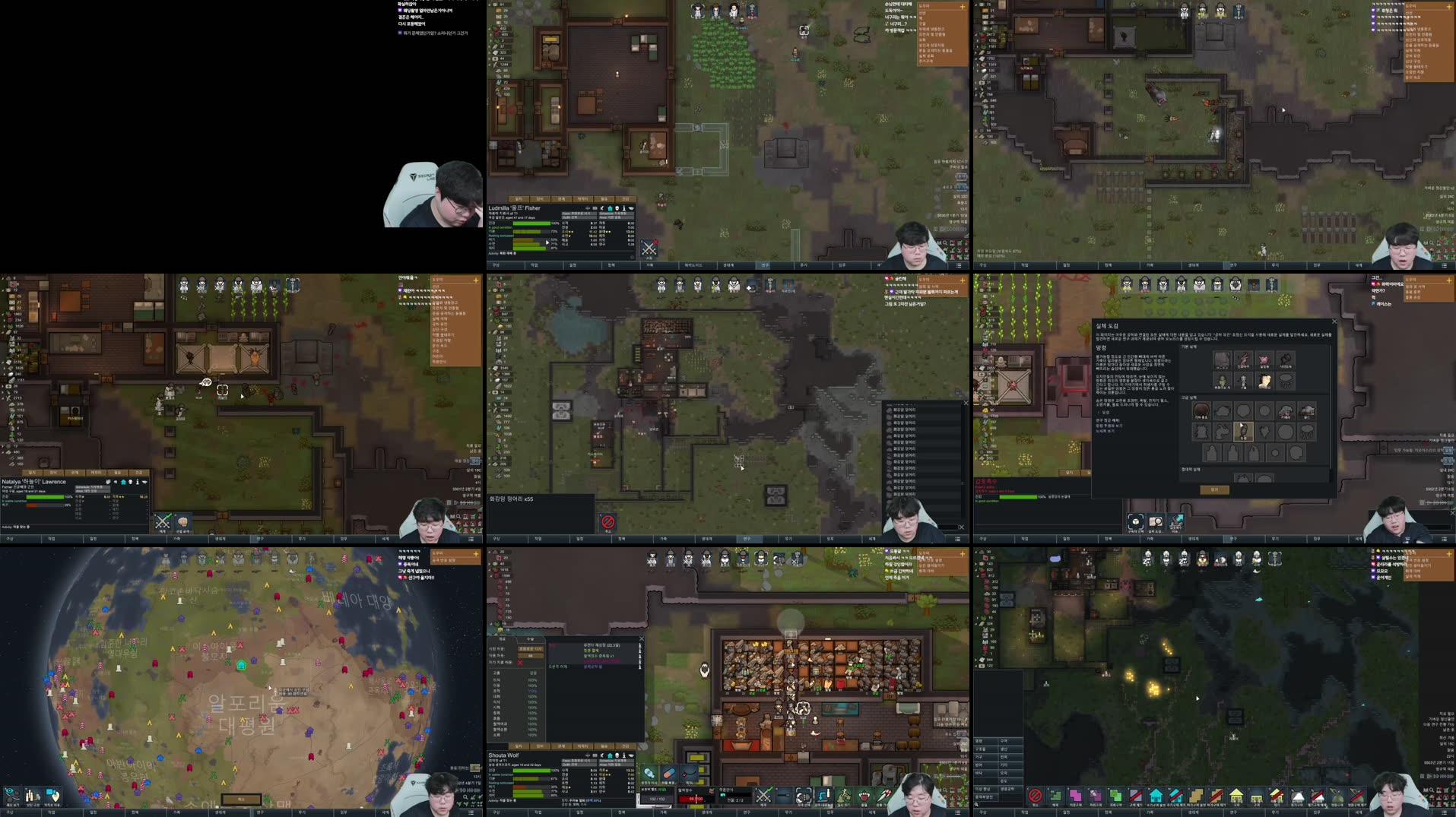Screen dimensions: 1456x817
Task: Open the Architect menu search magnifier
Action: (x=976, y=805)
